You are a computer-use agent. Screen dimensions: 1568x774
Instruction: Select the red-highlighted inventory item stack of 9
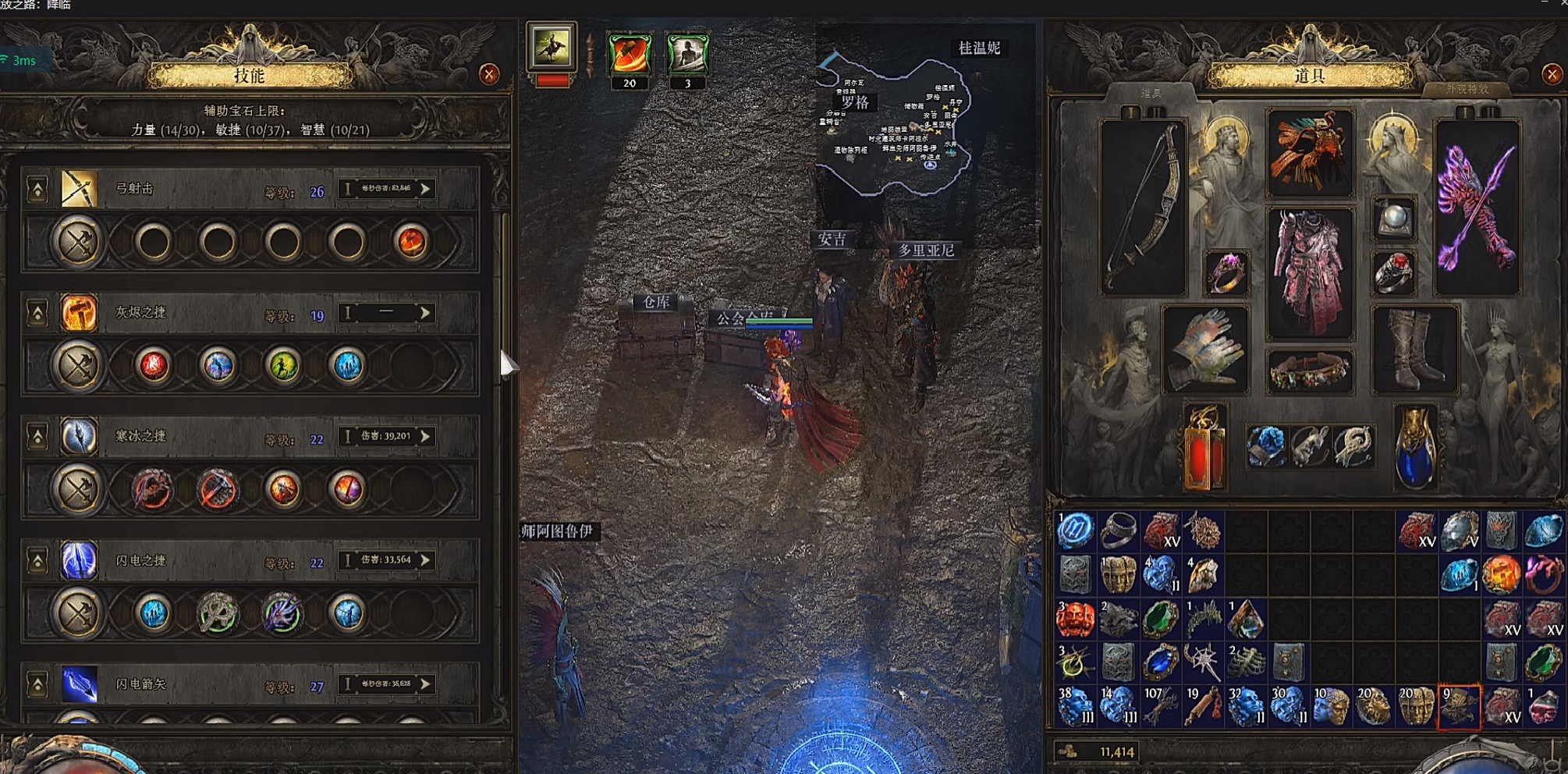coord(1458,707)
